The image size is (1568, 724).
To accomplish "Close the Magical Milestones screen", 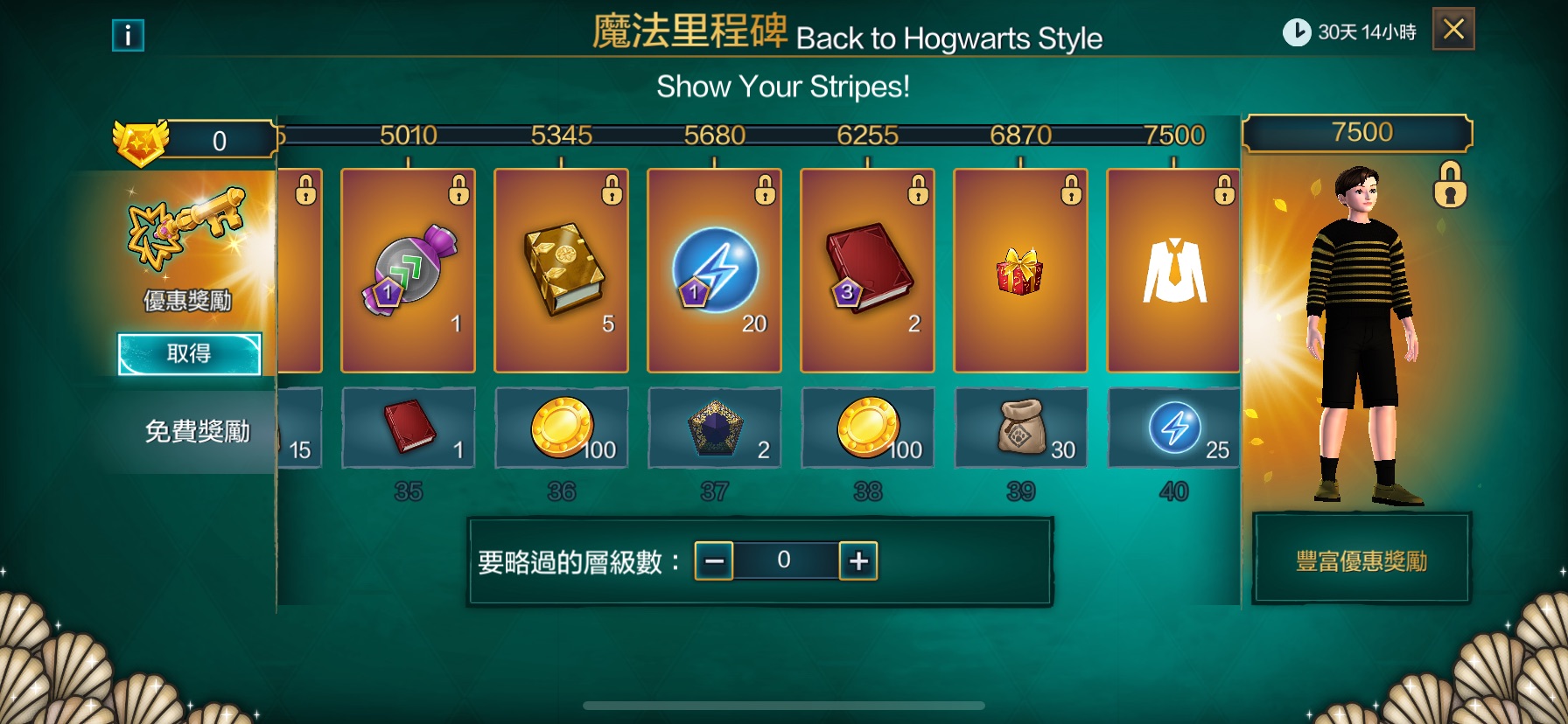I will [x=1452, y=30].
